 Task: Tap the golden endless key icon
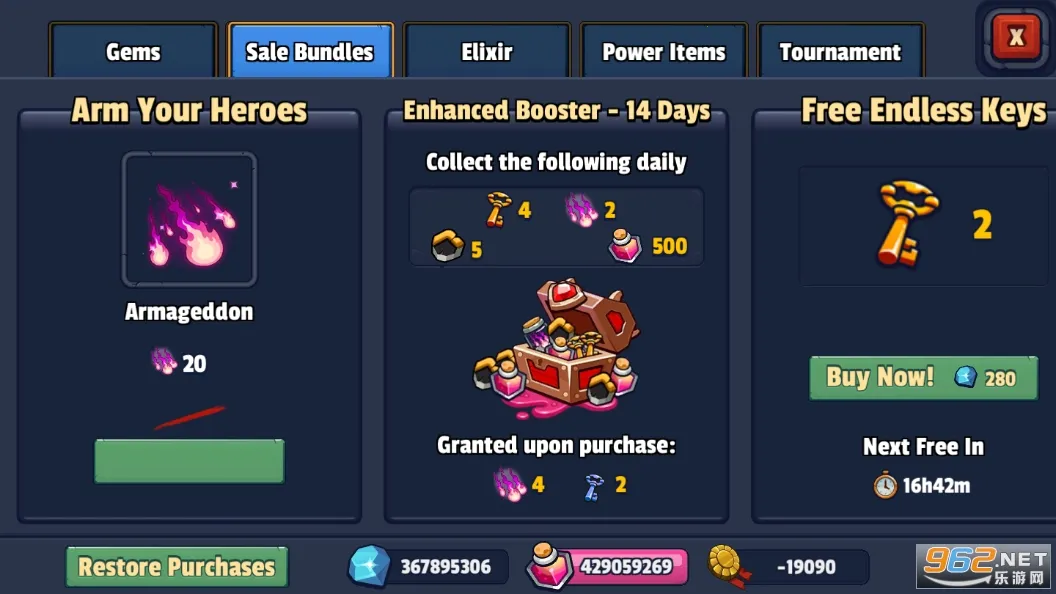click(x=907, y=225)
